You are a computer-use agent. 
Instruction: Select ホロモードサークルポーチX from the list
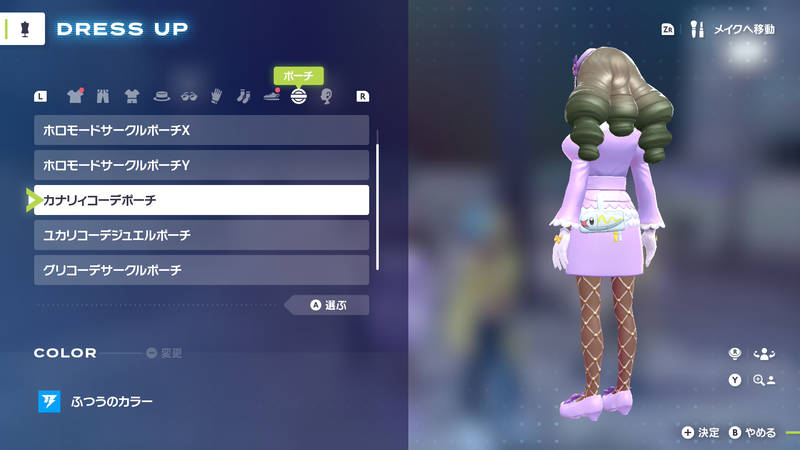[x=201, y=130]
